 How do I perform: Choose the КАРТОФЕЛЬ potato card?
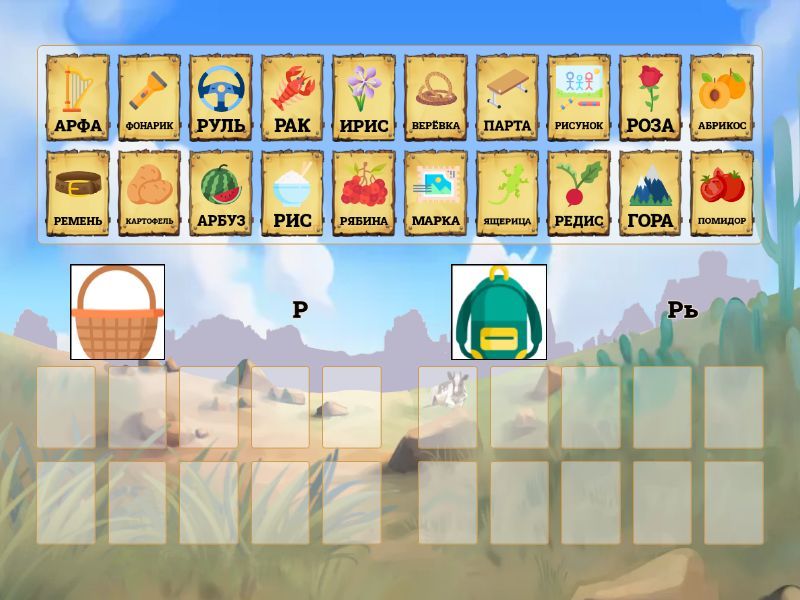point(149,193)
